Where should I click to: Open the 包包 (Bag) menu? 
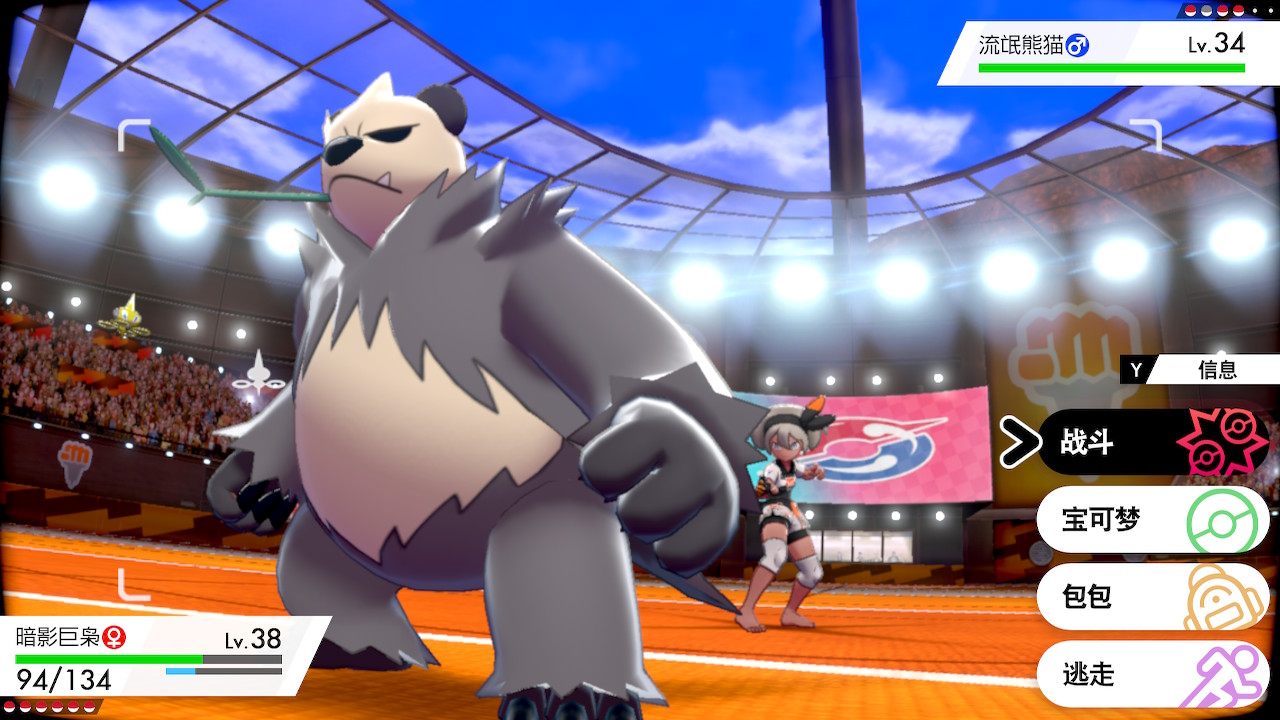(1150, 597)
